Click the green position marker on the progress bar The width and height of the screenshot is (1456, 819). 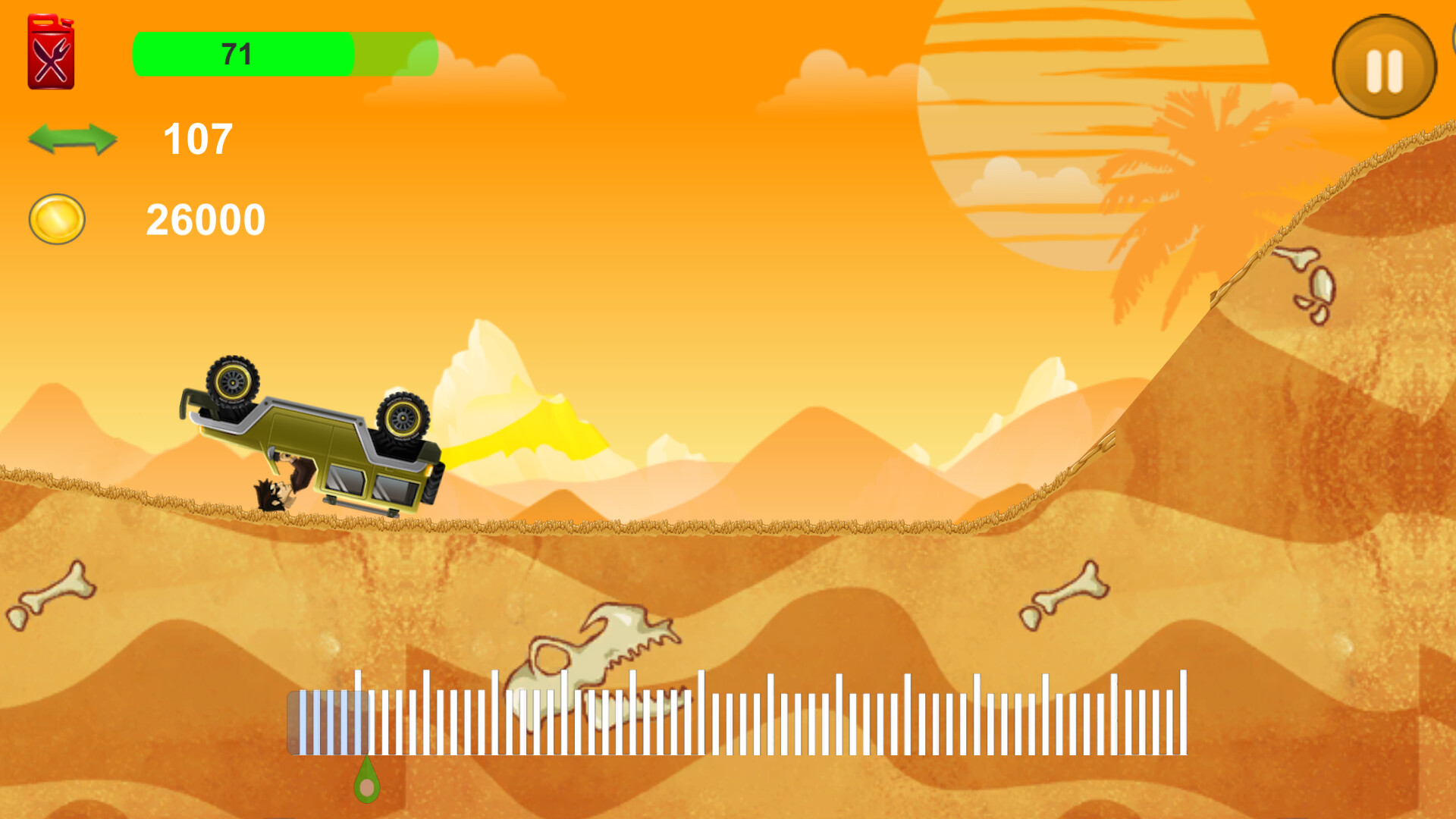367,783
